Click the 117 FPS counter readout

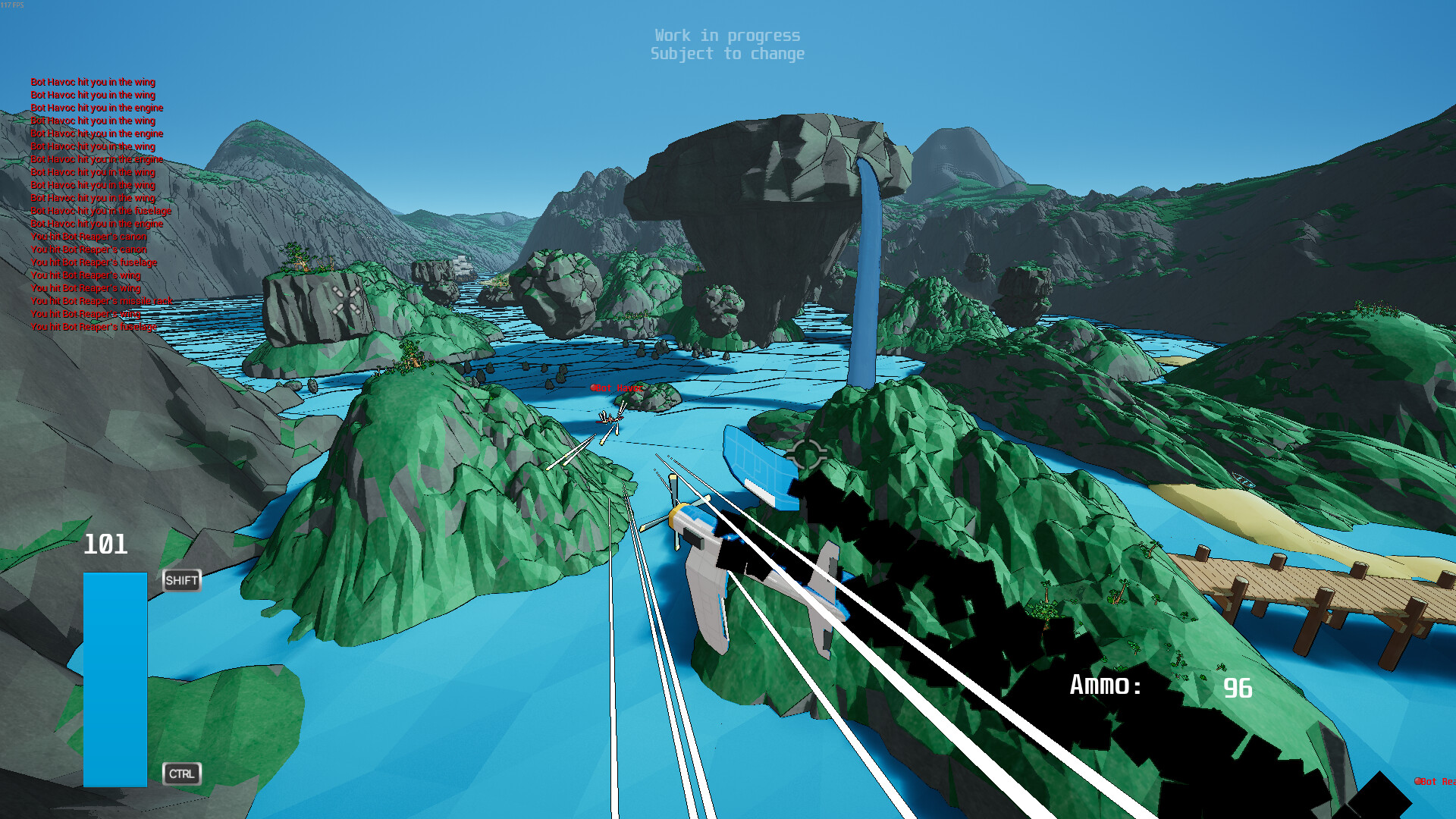(12, 5)
